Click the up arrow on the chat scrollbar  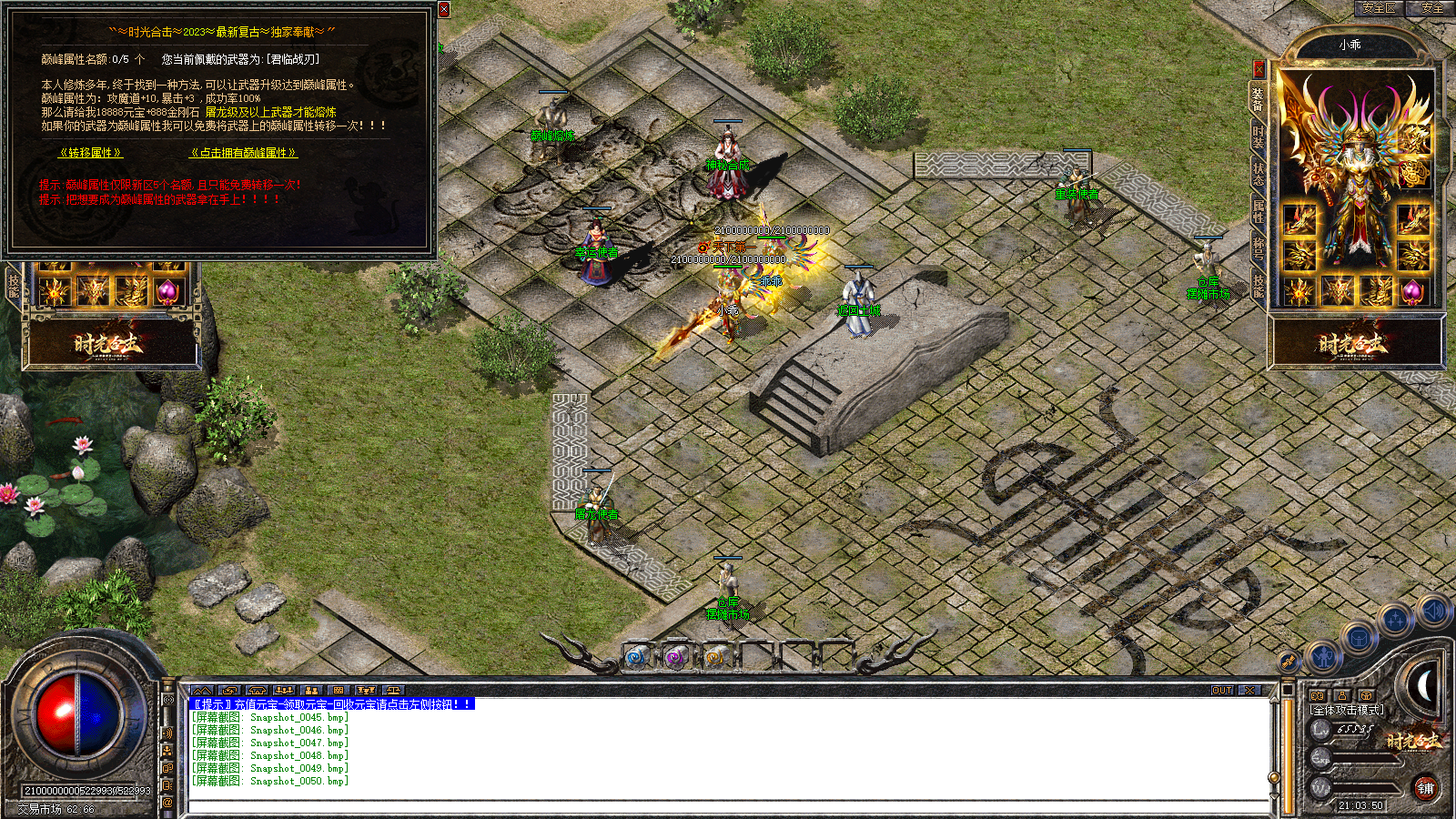click(1273, 702)
